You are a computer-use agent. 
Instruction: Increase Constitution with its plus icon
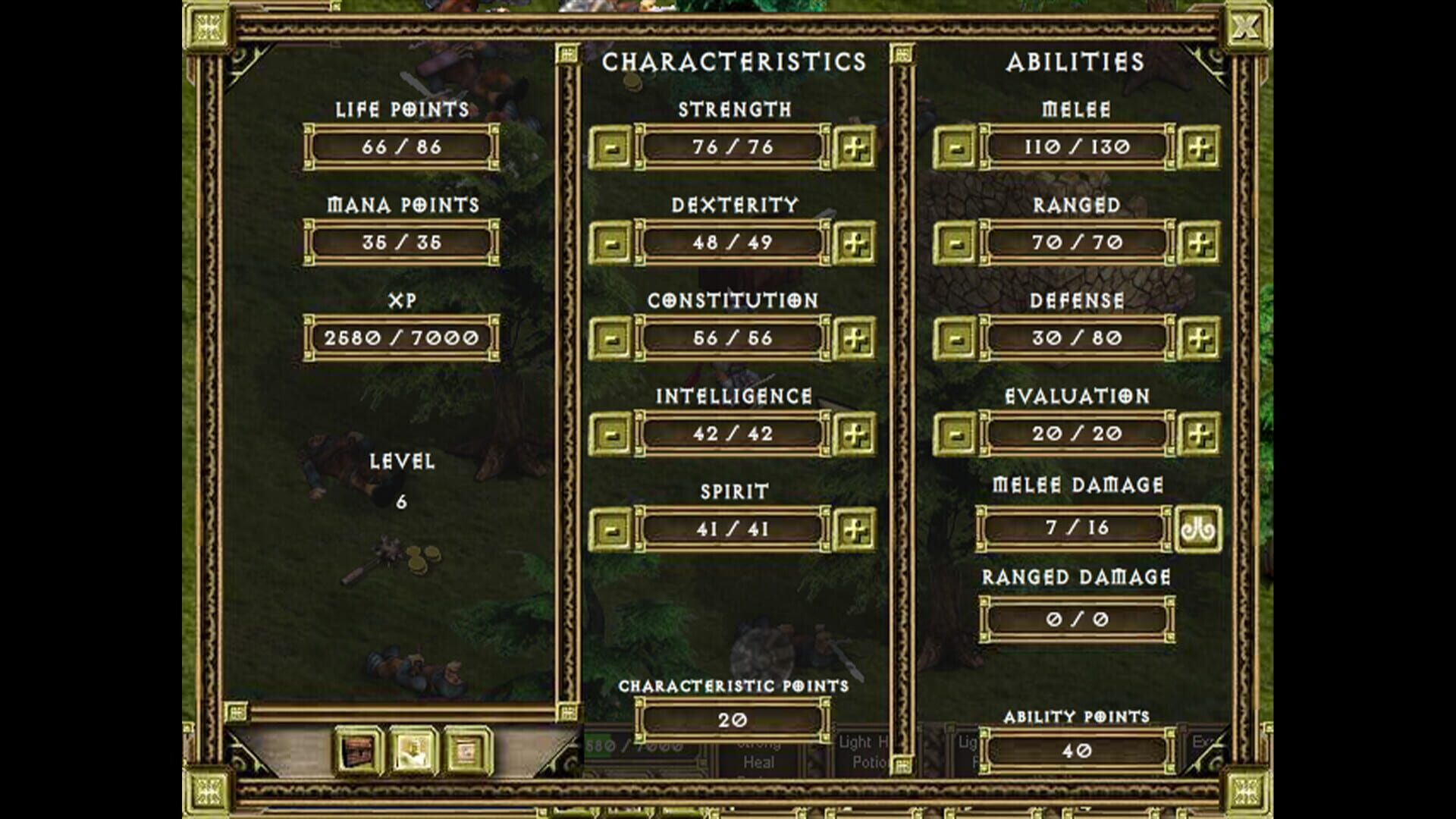pos(855,338)
